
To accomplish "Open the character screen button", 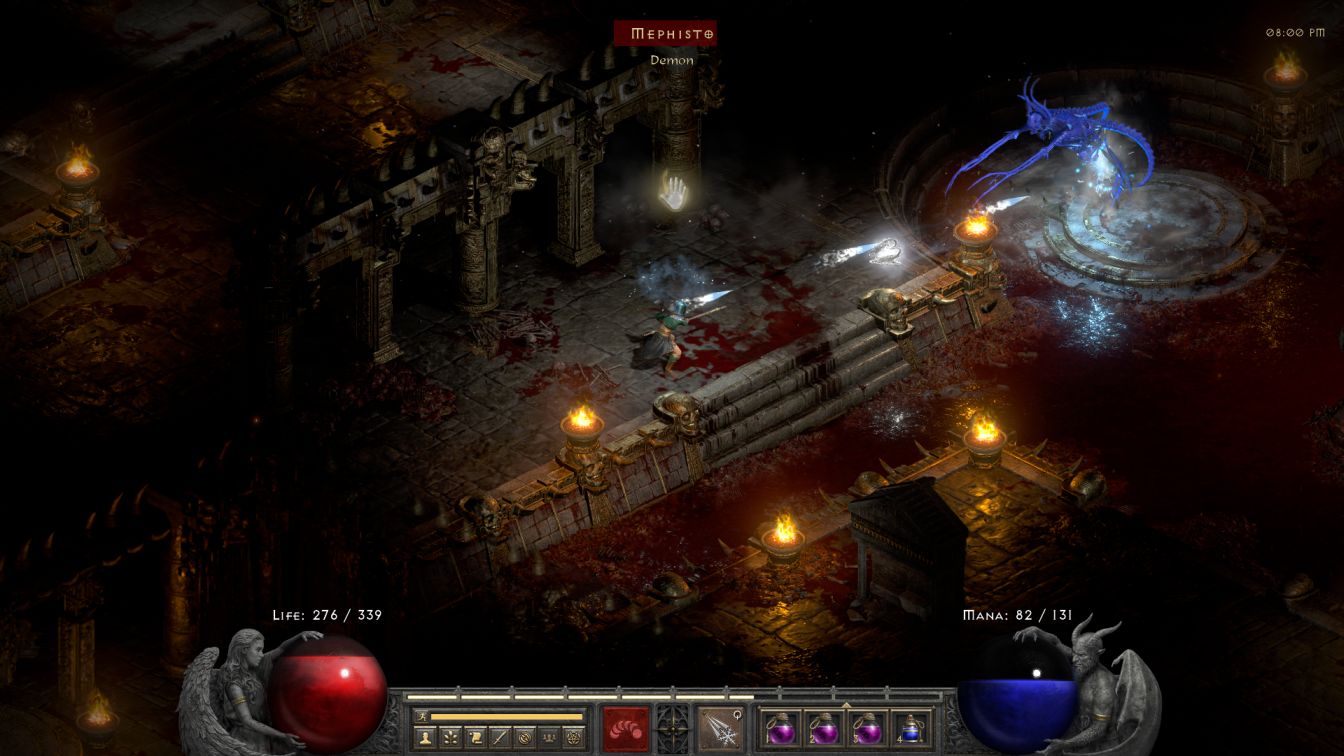I will (x=427, y=738).
